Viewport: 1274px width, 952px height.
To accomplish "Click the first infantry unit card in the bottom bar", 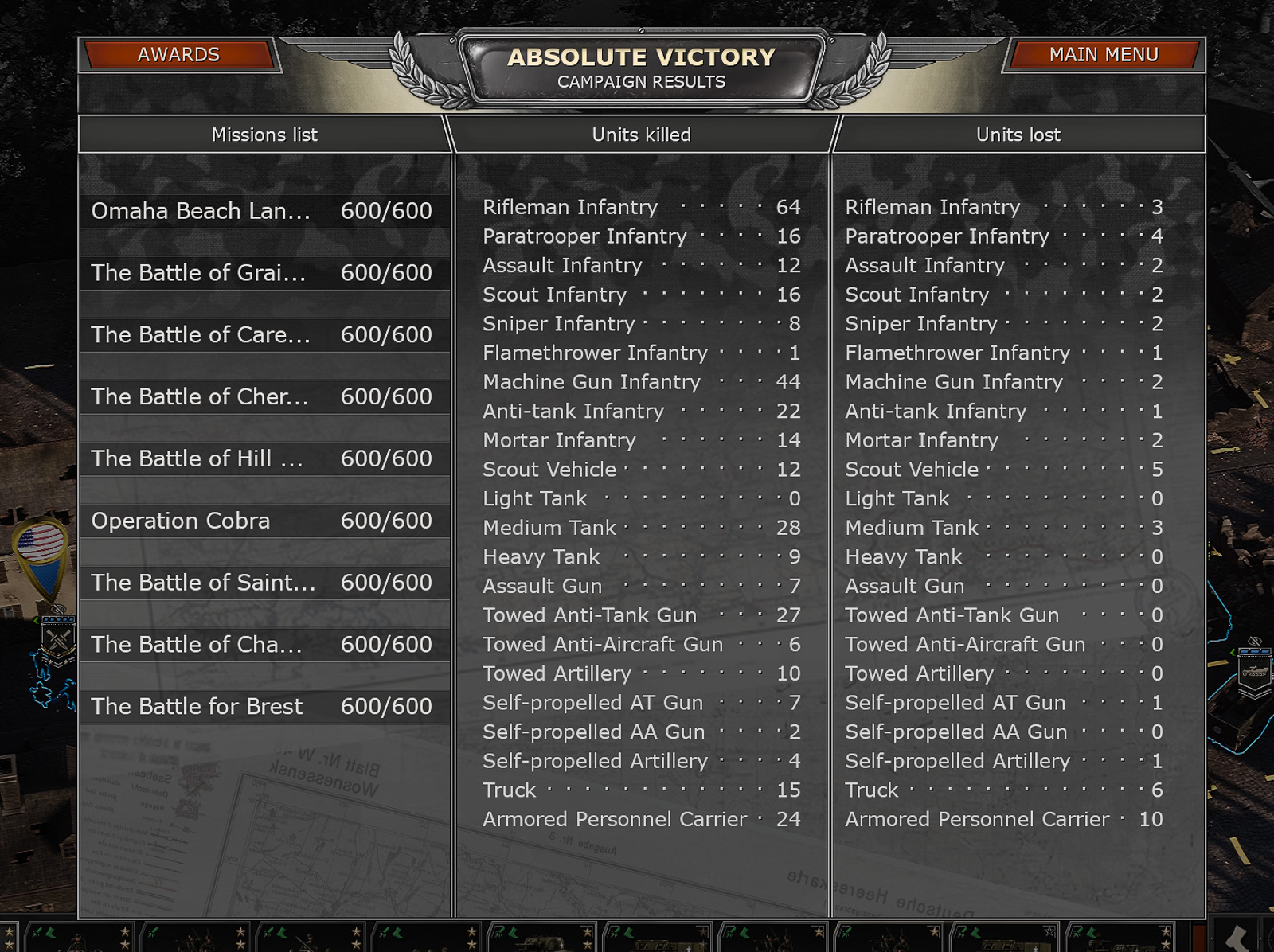I will click(80, 939).
